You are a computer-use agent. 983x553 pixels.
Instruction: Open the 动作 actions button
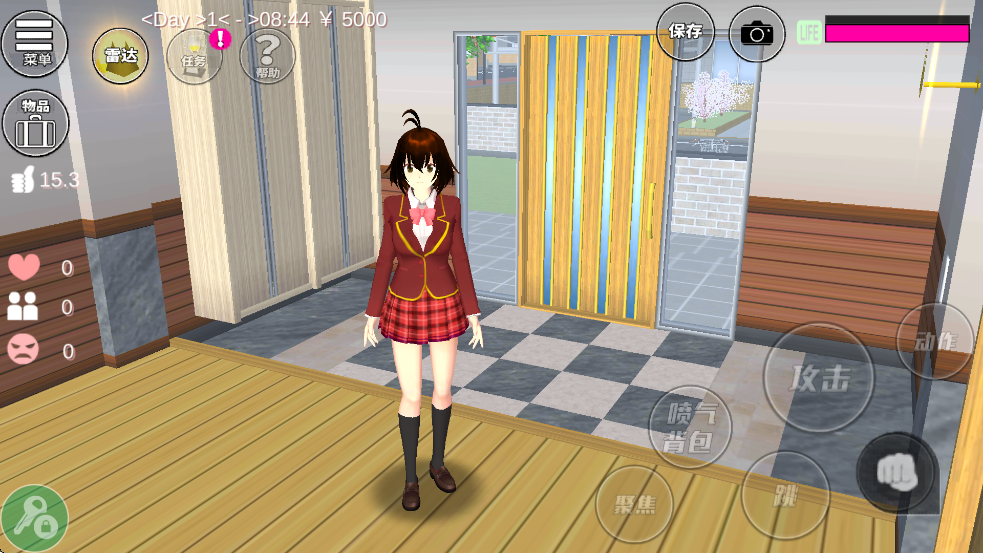(935, 342)
